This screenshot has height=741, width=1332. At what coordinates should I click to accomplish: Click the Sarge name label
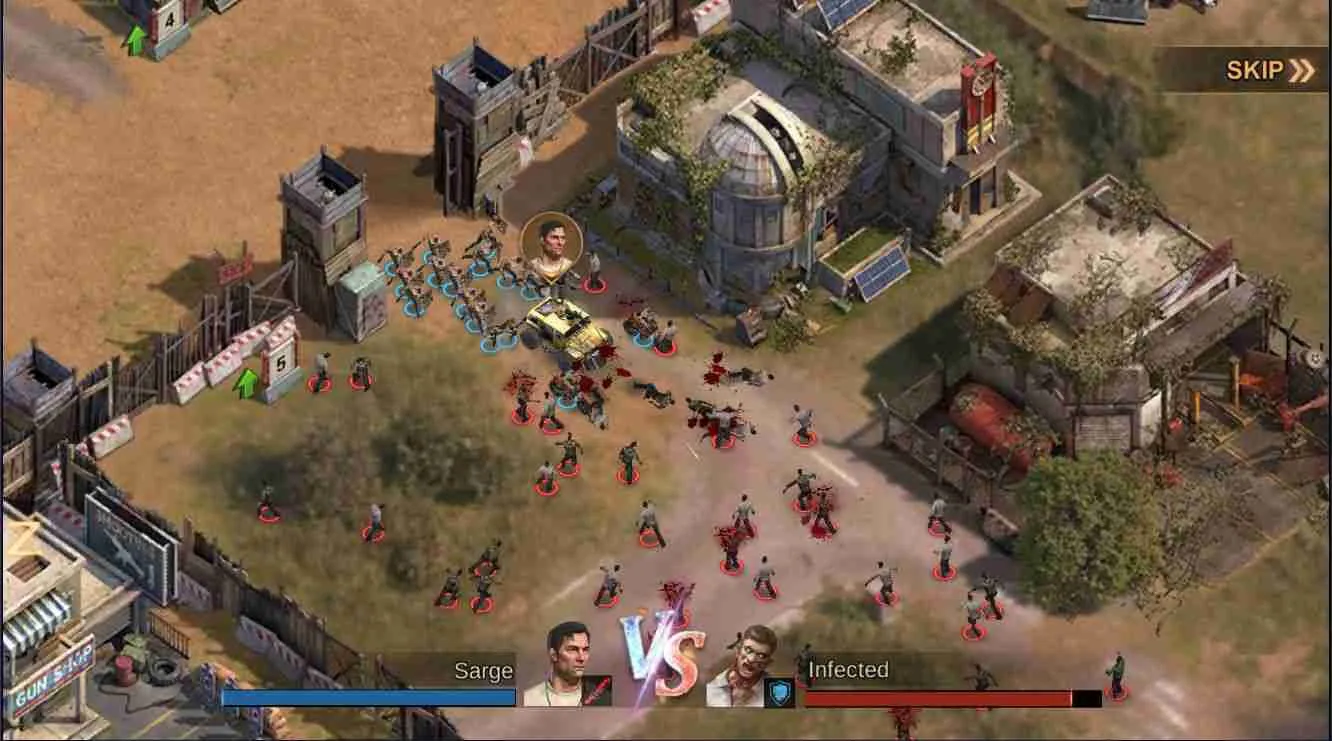(x=483, y=671)
